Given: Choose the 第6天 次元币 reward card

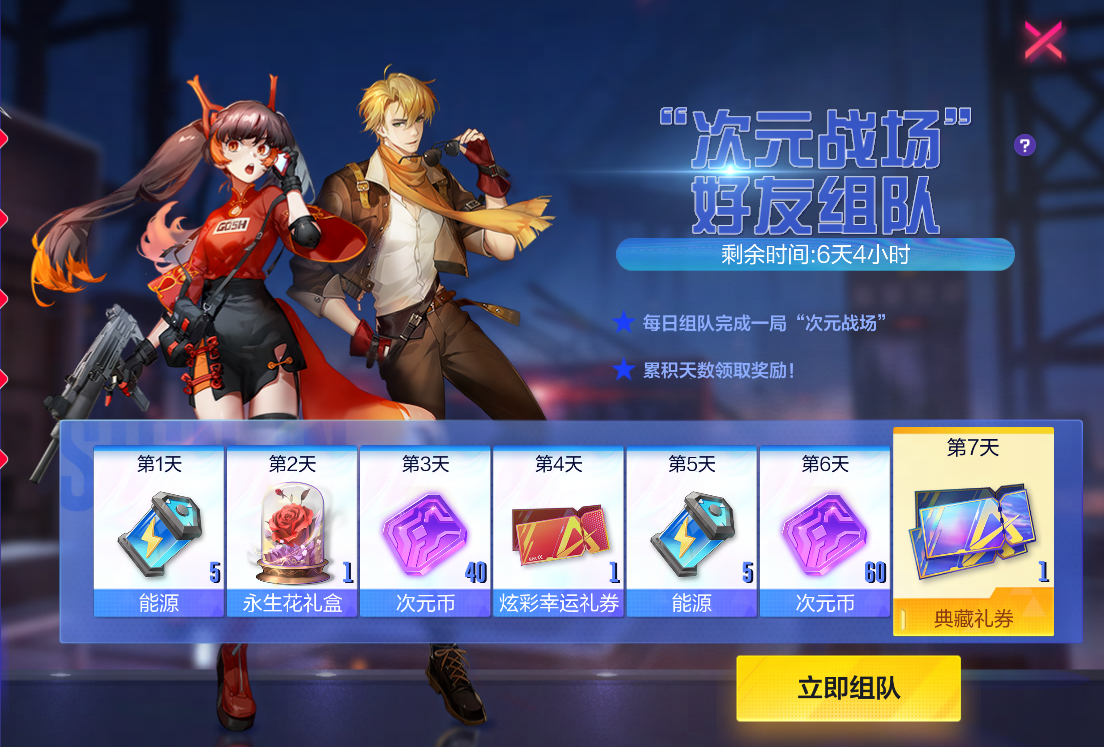Looking at the screenshot, I should pyautogui.click(x=825, y=532).
